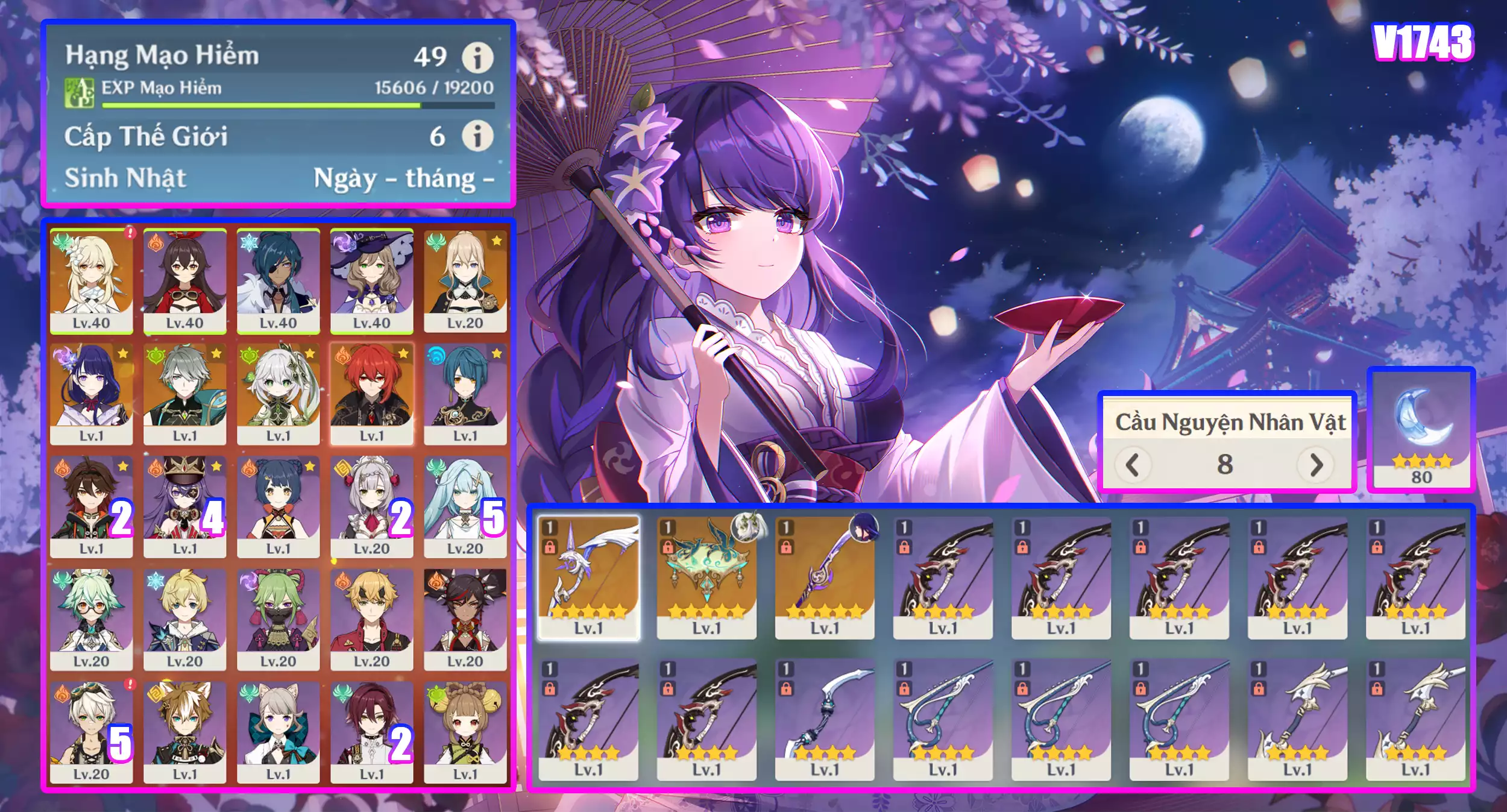Select Lisa with the purple witch hat
Viewport: 1507px width, 812px height.
(x=371, y=280)
